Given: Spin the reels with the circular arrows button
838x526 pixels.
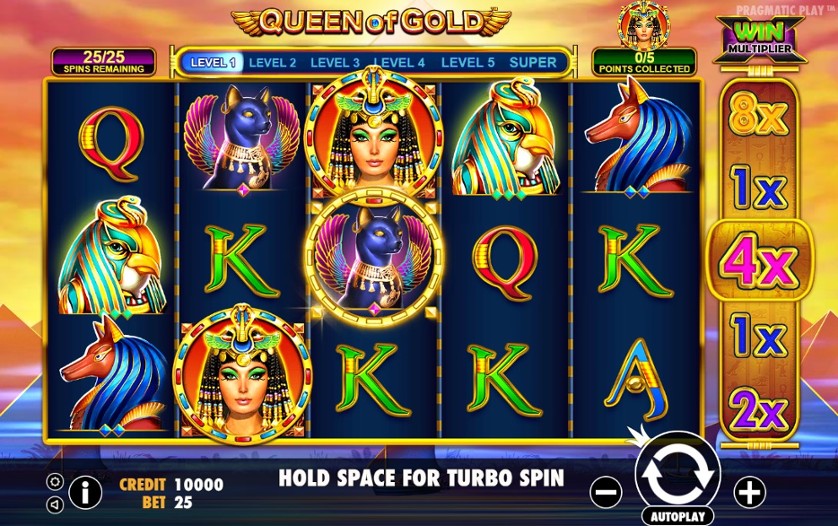Looking at the screenshot, I should [x=677, y=476].
